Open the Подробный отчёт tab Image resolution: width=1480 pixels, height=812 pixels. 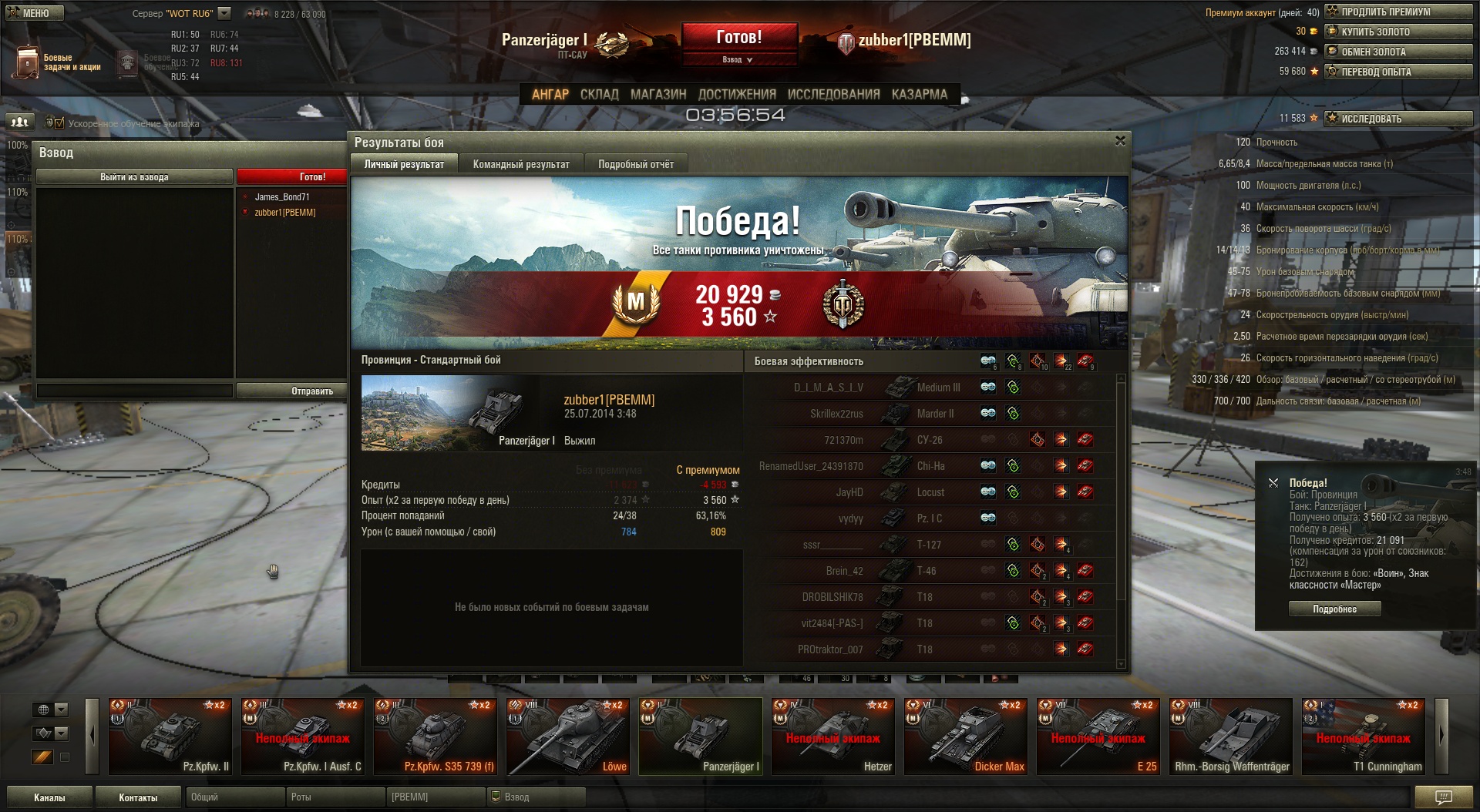635,164
